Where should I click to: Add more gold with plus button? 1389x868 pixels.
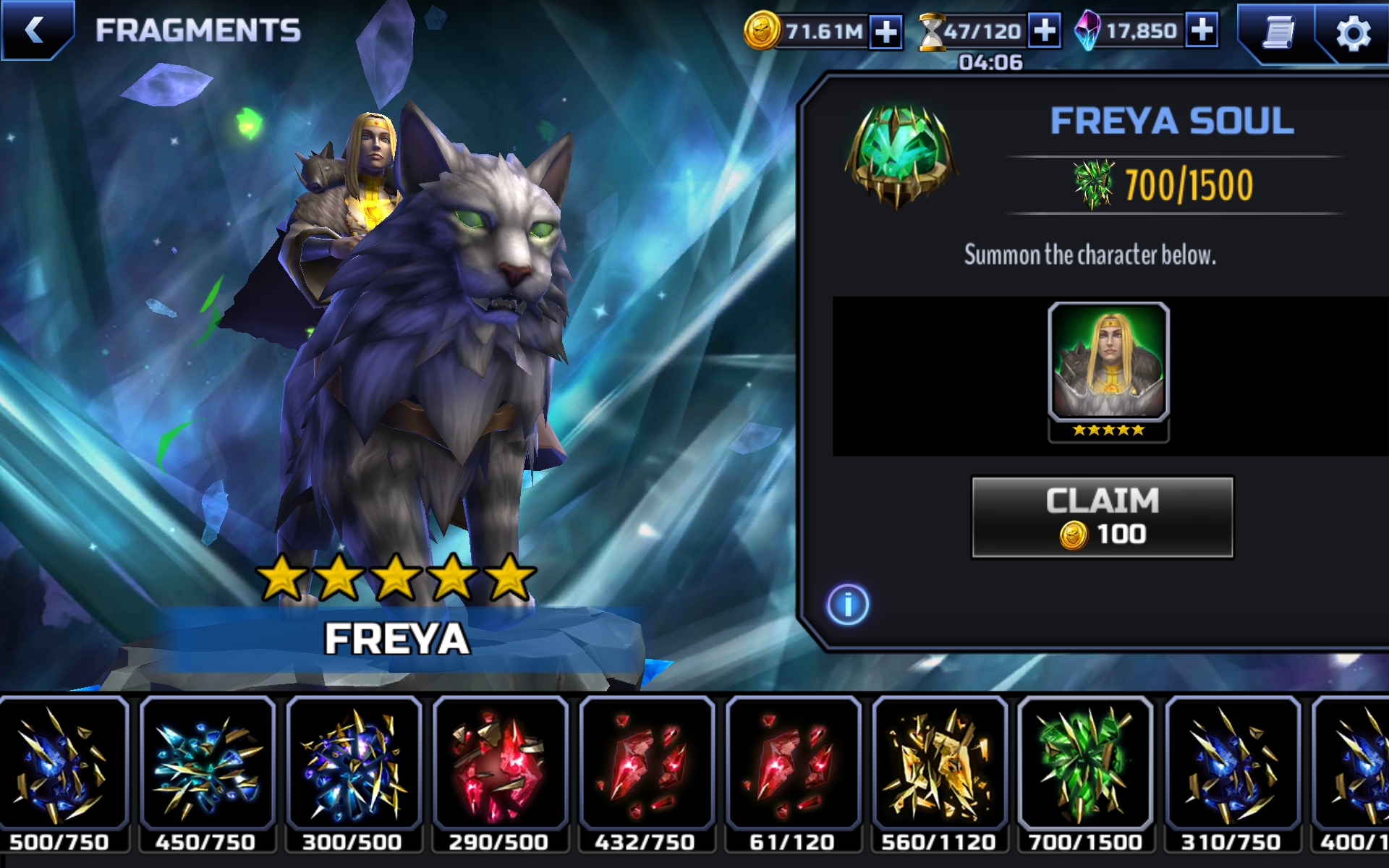(886, 32)
